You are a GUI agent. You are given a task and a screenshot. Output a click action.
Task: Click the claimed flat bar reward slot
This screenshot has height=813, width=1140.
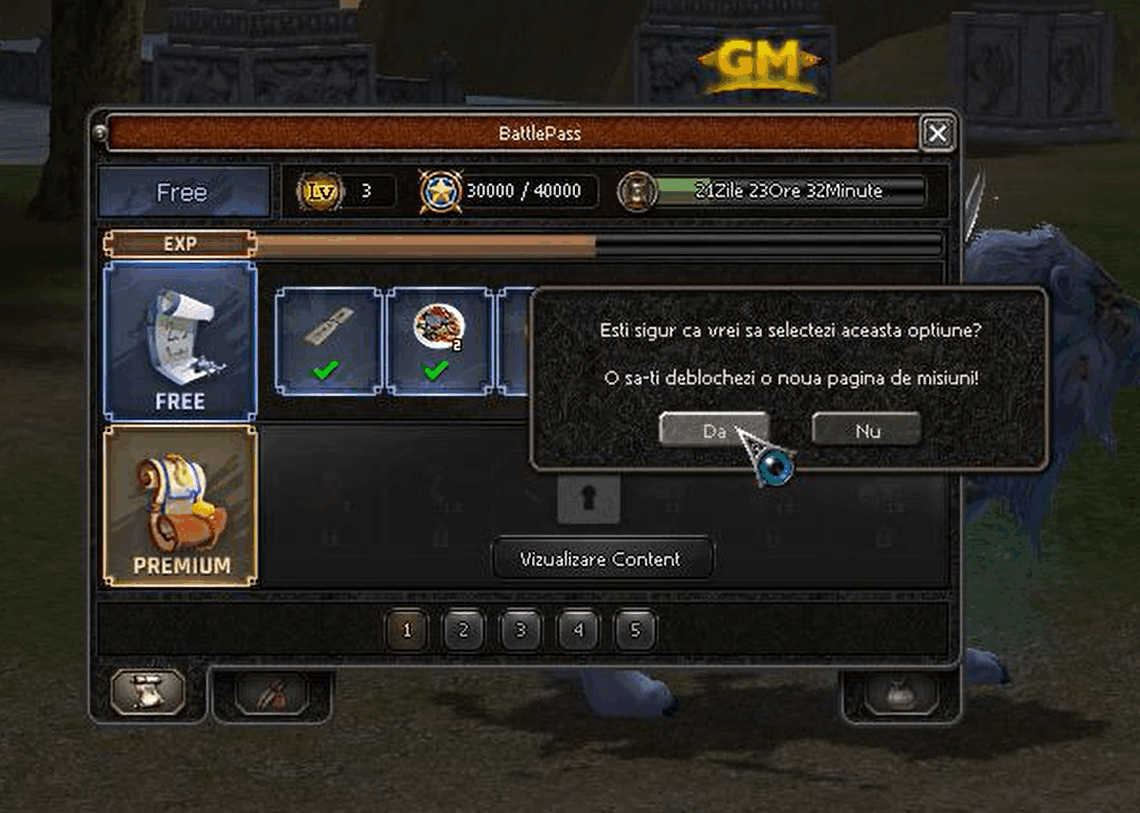(x=328, y=341)
